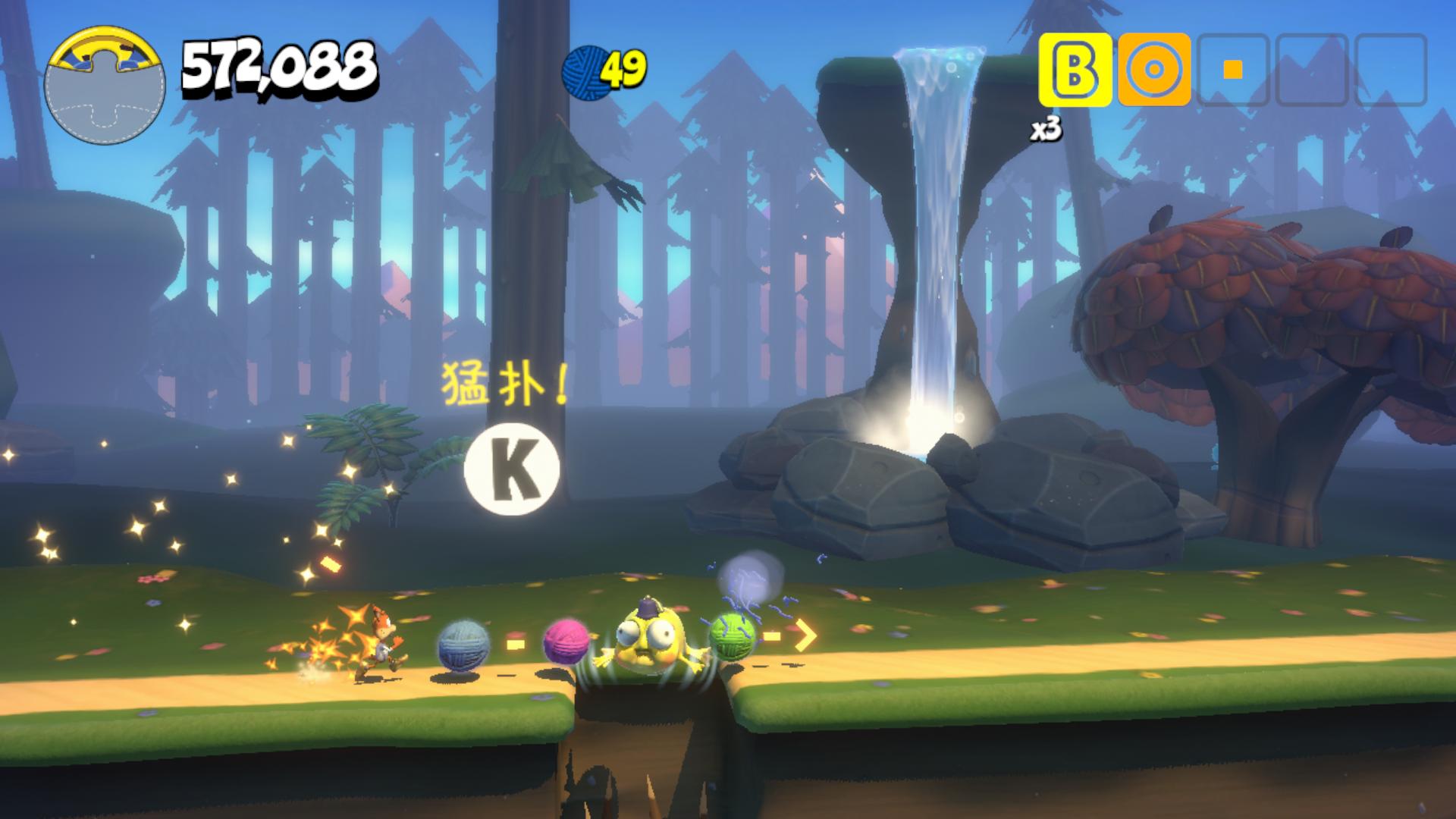Click the blue yarn ball counter icon

click(584, 68)
